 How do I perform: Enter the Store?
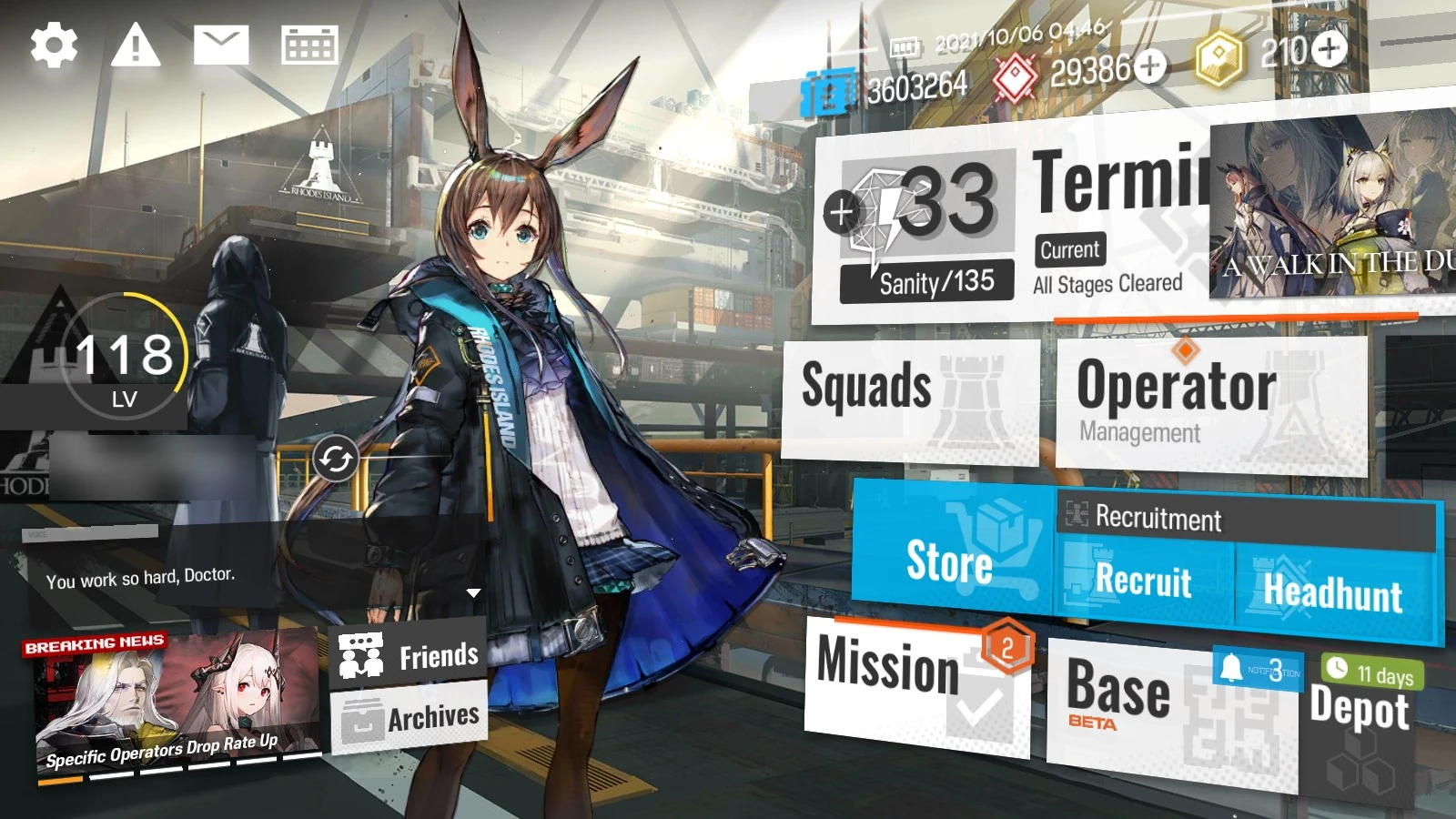click(x=951, y=562)
